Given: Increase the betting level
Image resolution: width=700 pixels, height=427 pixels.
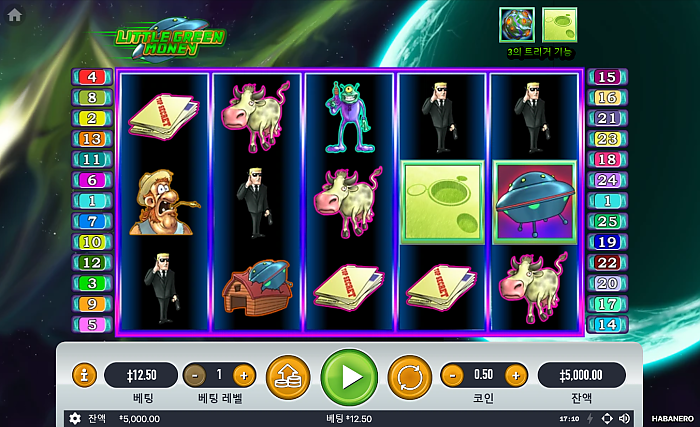Looking at the screenshot, I should pos(243,375).
